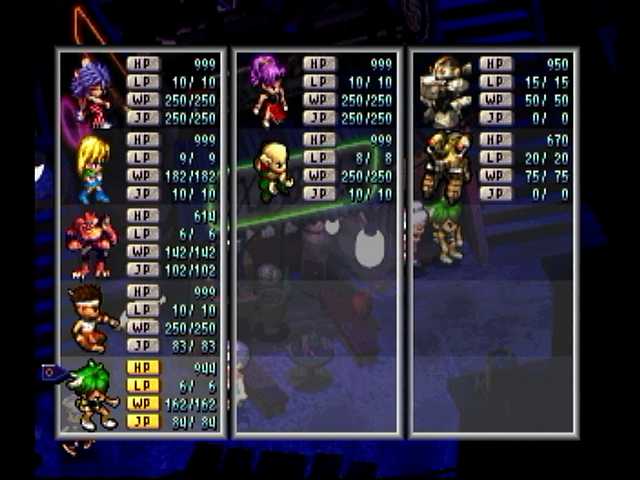640x480 pixels.
Task: Select the gold and black robot with 670 HP
Action: (445, 164)
